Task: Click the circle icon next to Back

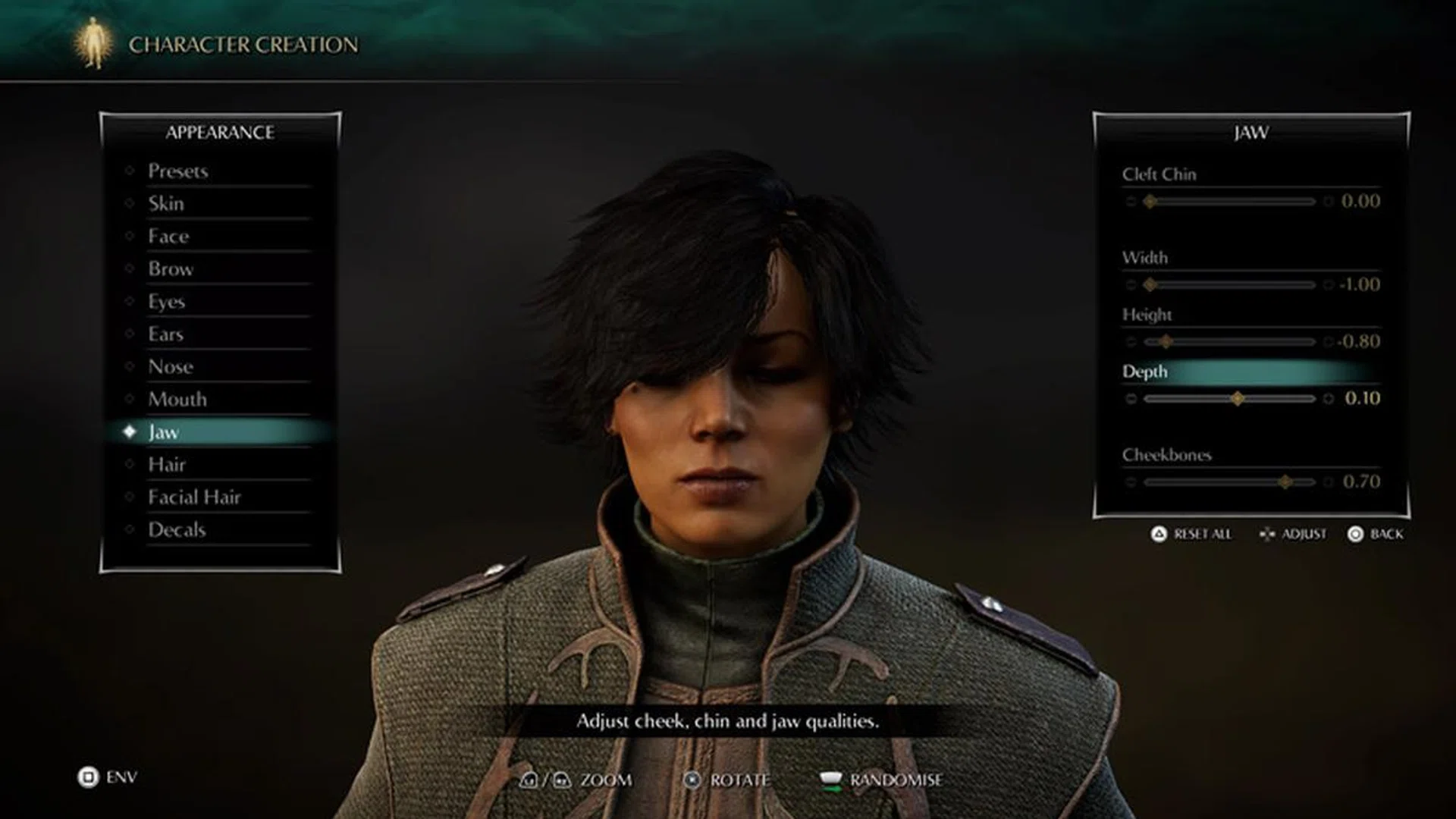Action: pos(1354,535)
